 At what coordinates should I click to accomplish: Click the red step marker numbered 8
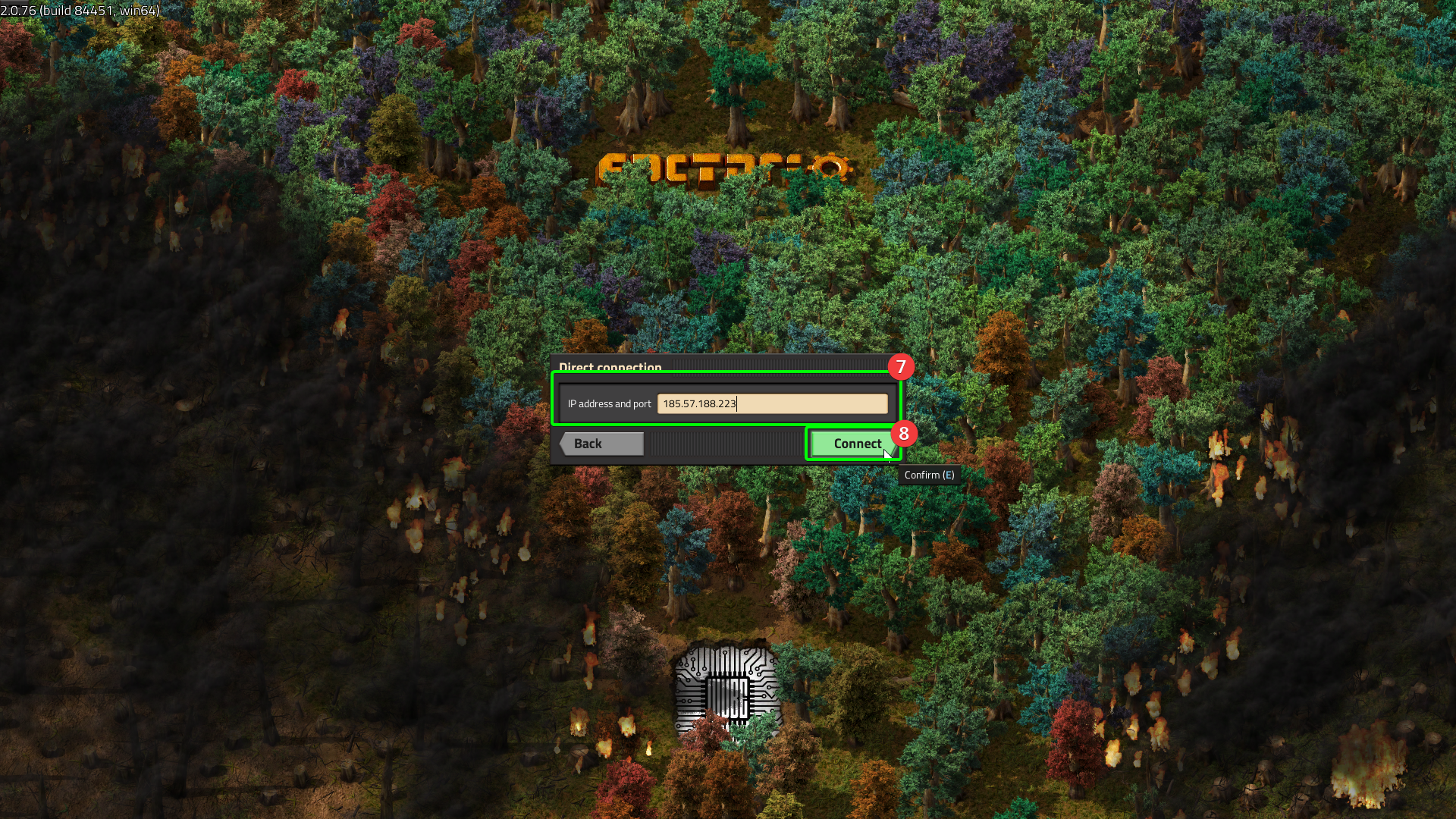point(903,434)
